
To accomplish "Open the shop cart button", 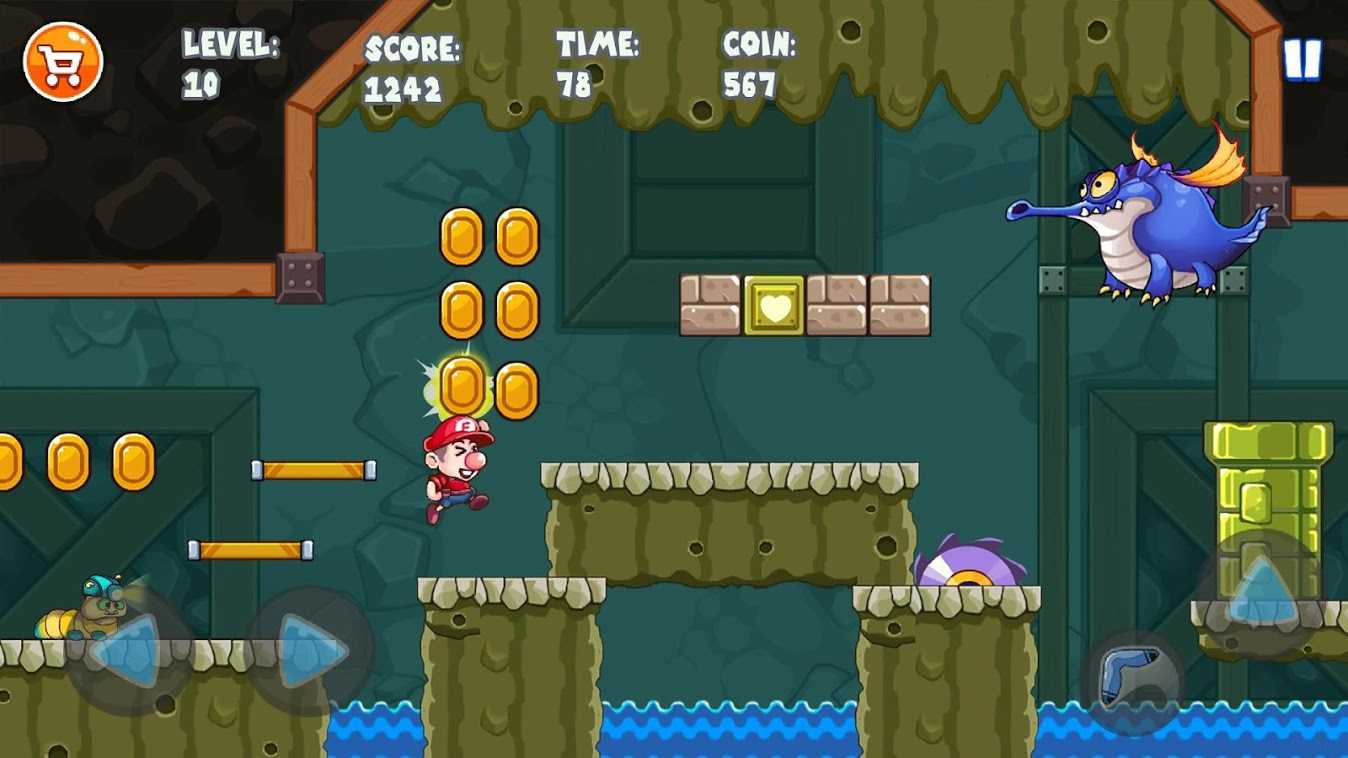I will (x=63, y=62).
